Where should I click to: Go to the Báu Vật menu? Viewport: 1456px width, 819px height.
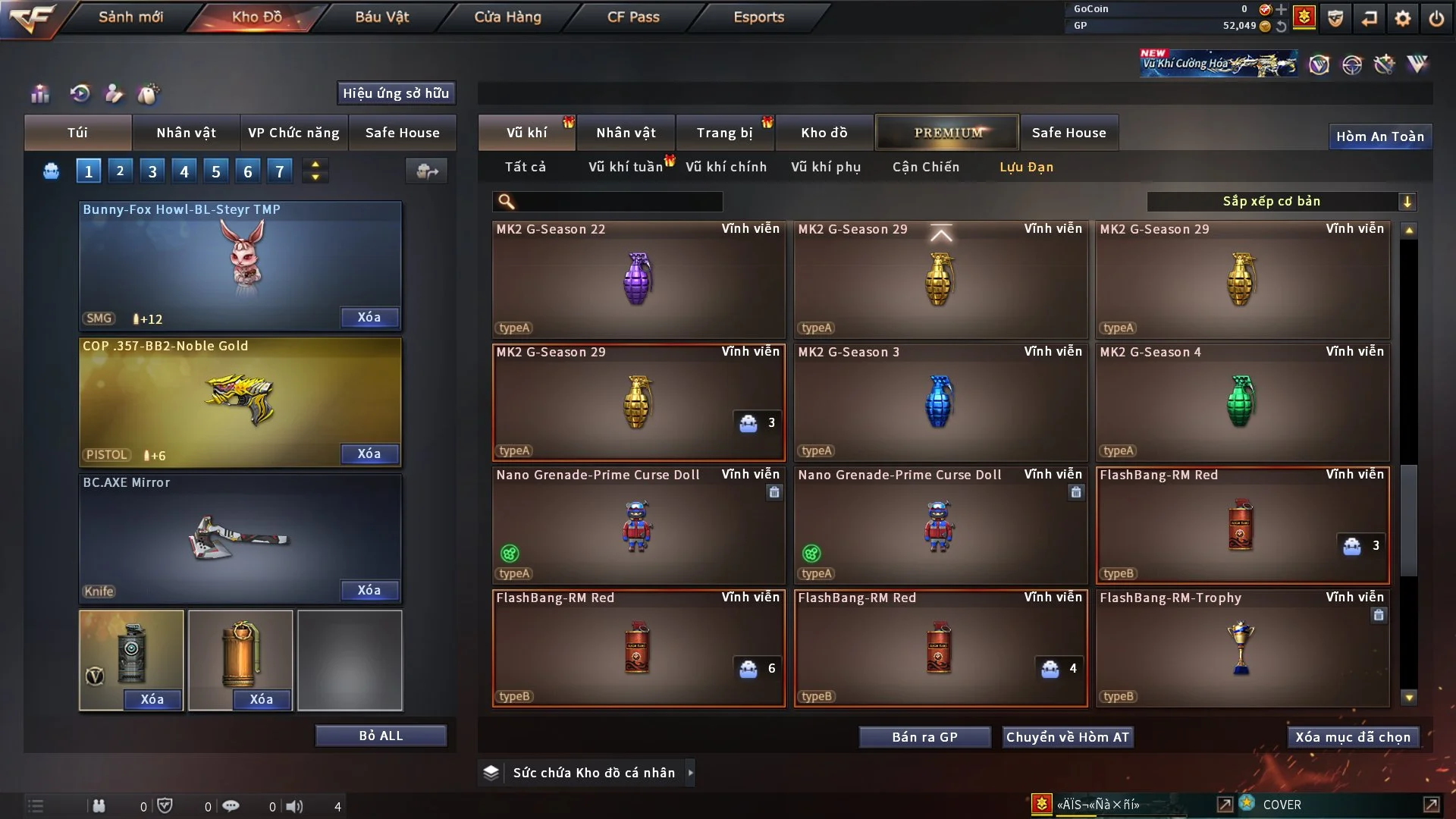[x=381, y=17]
